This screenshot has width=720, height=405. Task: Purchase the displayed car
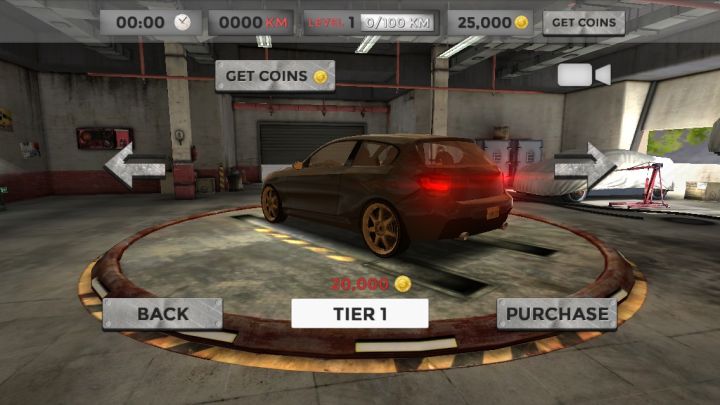click(x=557, y=313)
